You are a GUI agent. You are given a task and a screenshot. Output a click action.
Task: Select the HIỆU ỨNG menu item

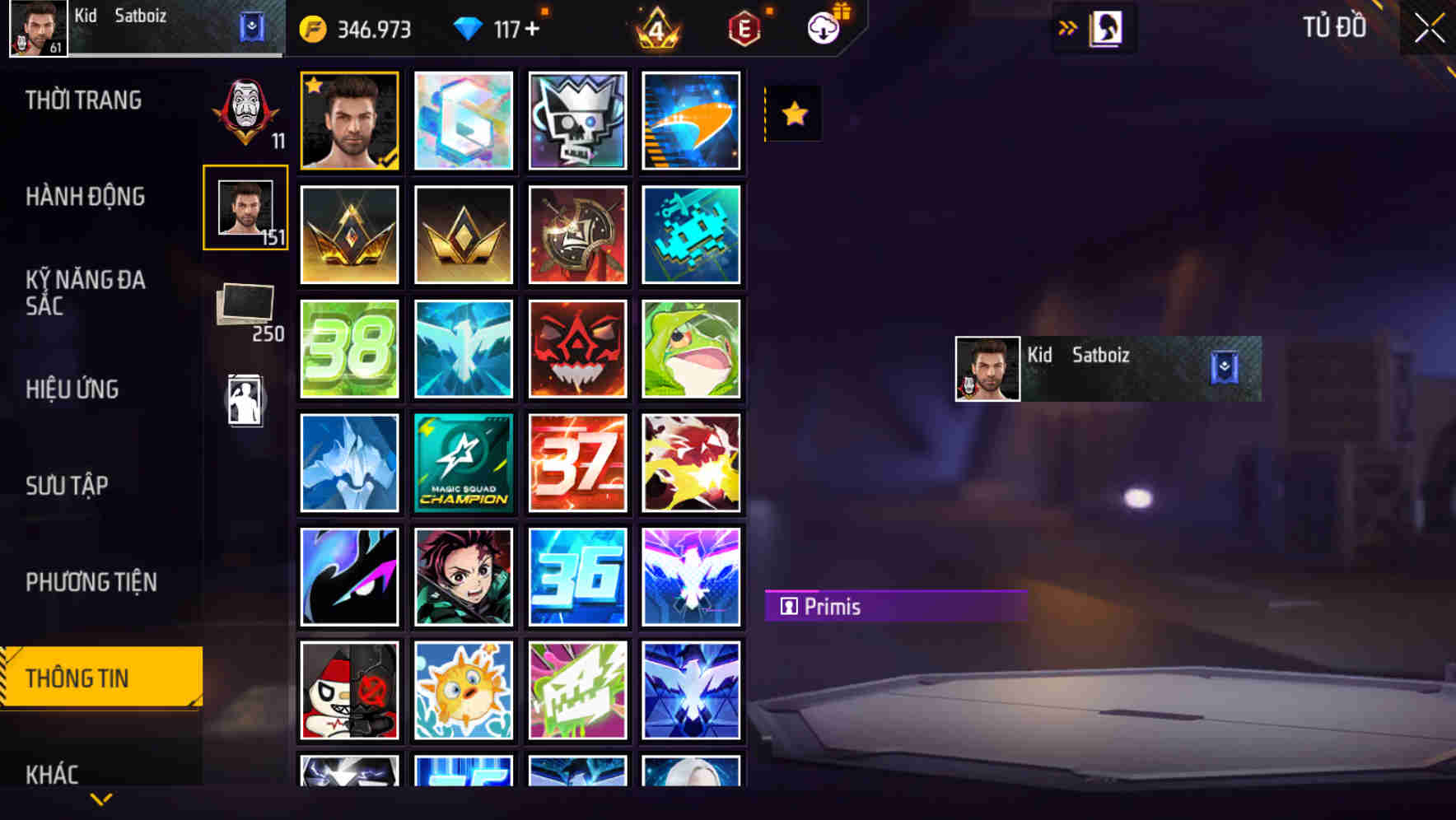click(x=72, y=389)
